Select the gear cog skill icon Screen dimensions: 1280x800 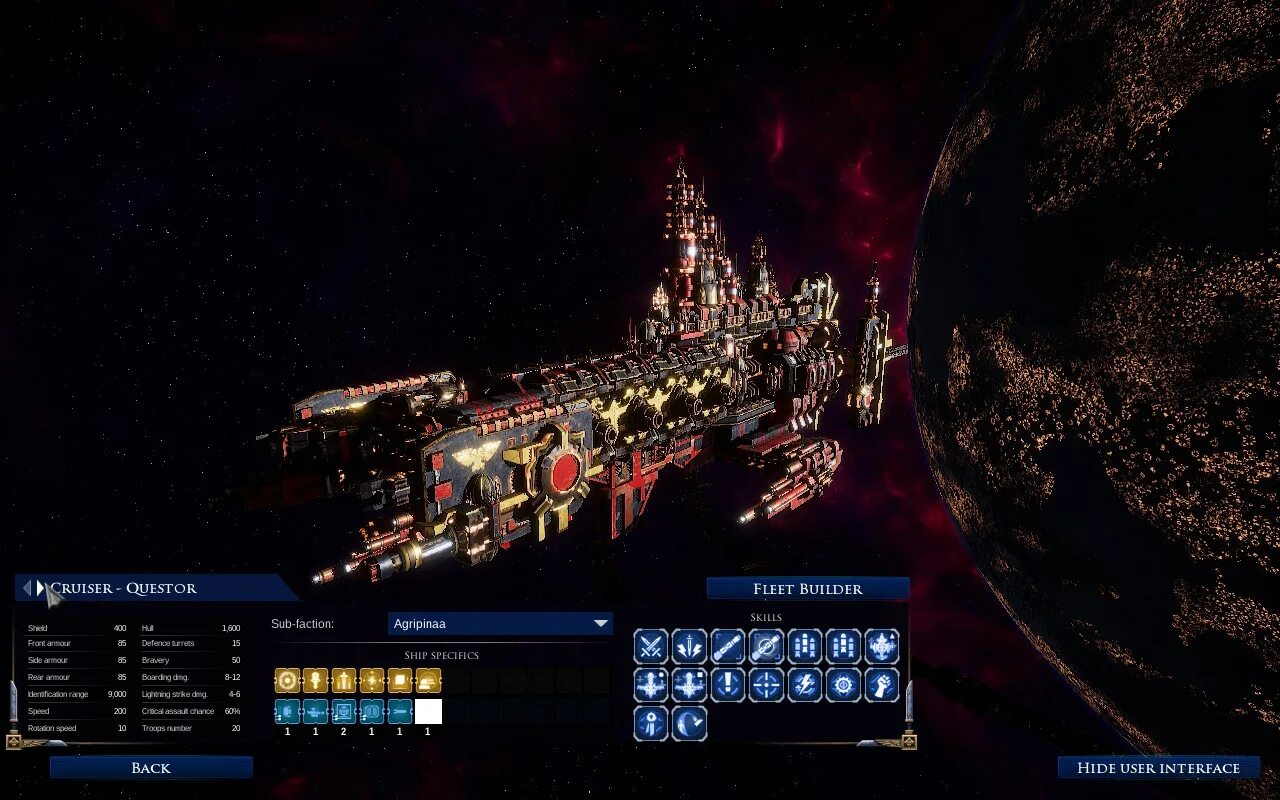843,685
